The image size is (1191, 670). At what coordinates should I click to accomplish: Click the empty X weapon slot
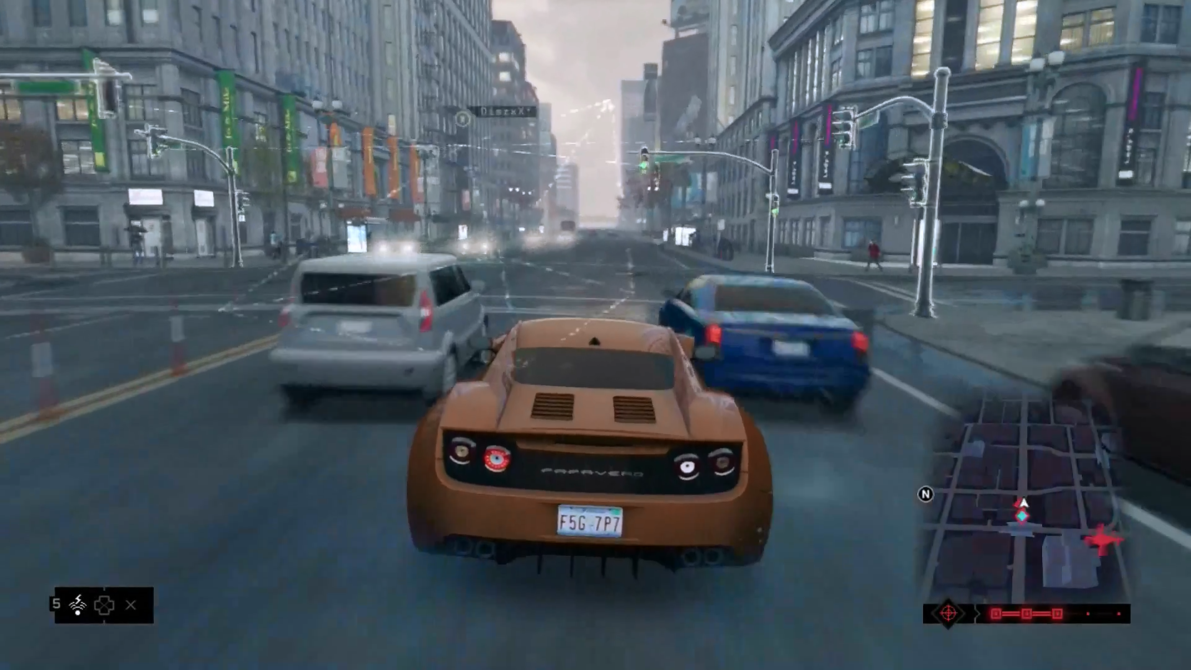(131, 605)
